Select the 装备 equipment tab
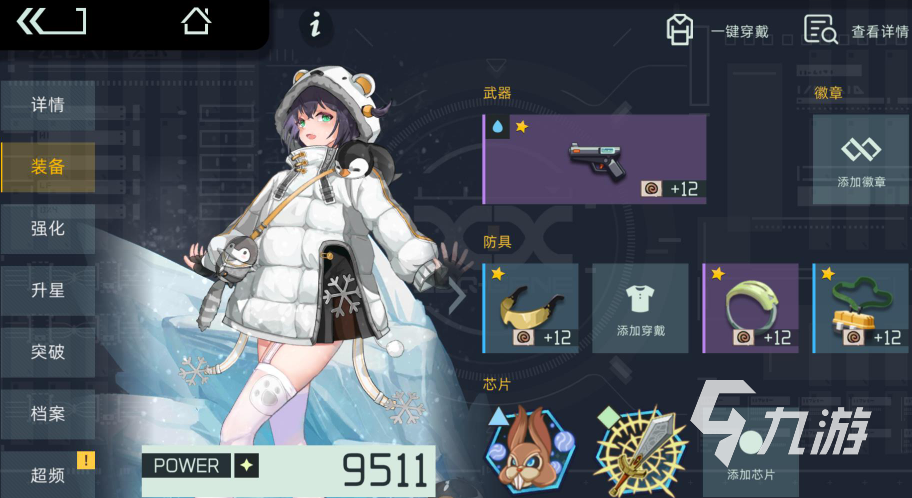Viewport: 912px width, 498px height. pos(48,167)
